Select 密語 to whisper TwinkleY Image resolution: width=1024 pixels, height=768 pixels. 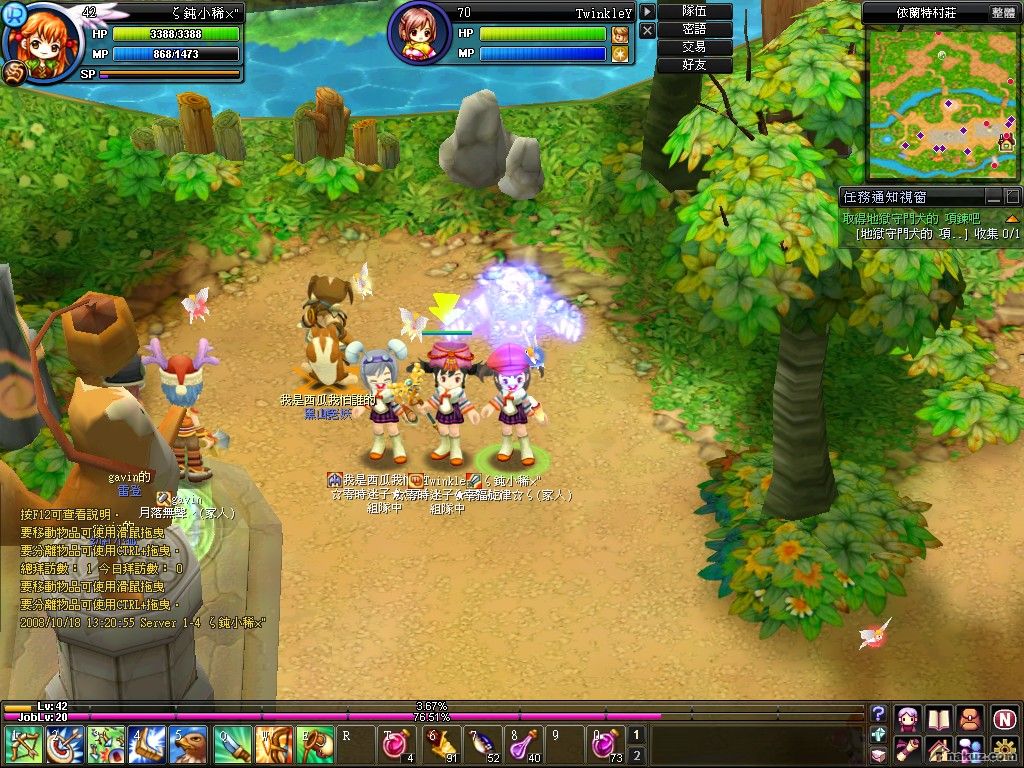694,29
